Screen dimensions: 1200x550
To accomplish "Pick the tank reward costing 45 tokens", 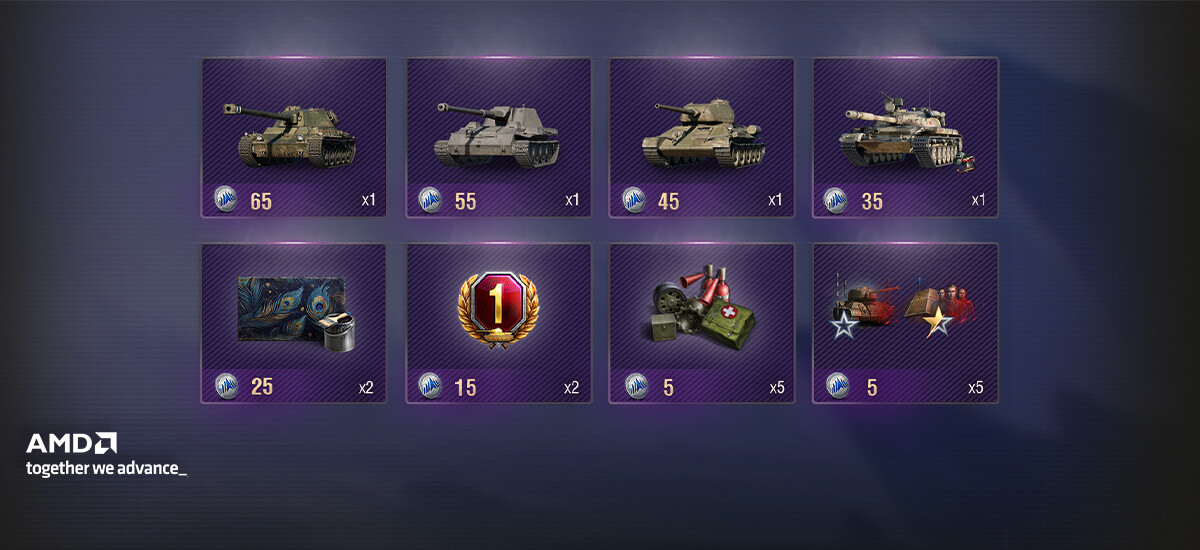I will click(701, 137).
